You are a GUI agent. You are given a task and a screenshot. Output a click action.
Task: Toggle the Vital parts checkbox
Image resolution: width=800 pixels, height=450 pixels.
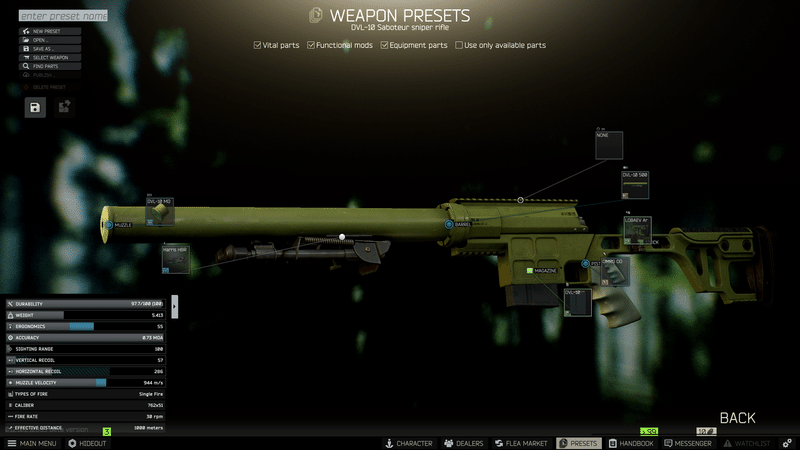tap(258, 45)
